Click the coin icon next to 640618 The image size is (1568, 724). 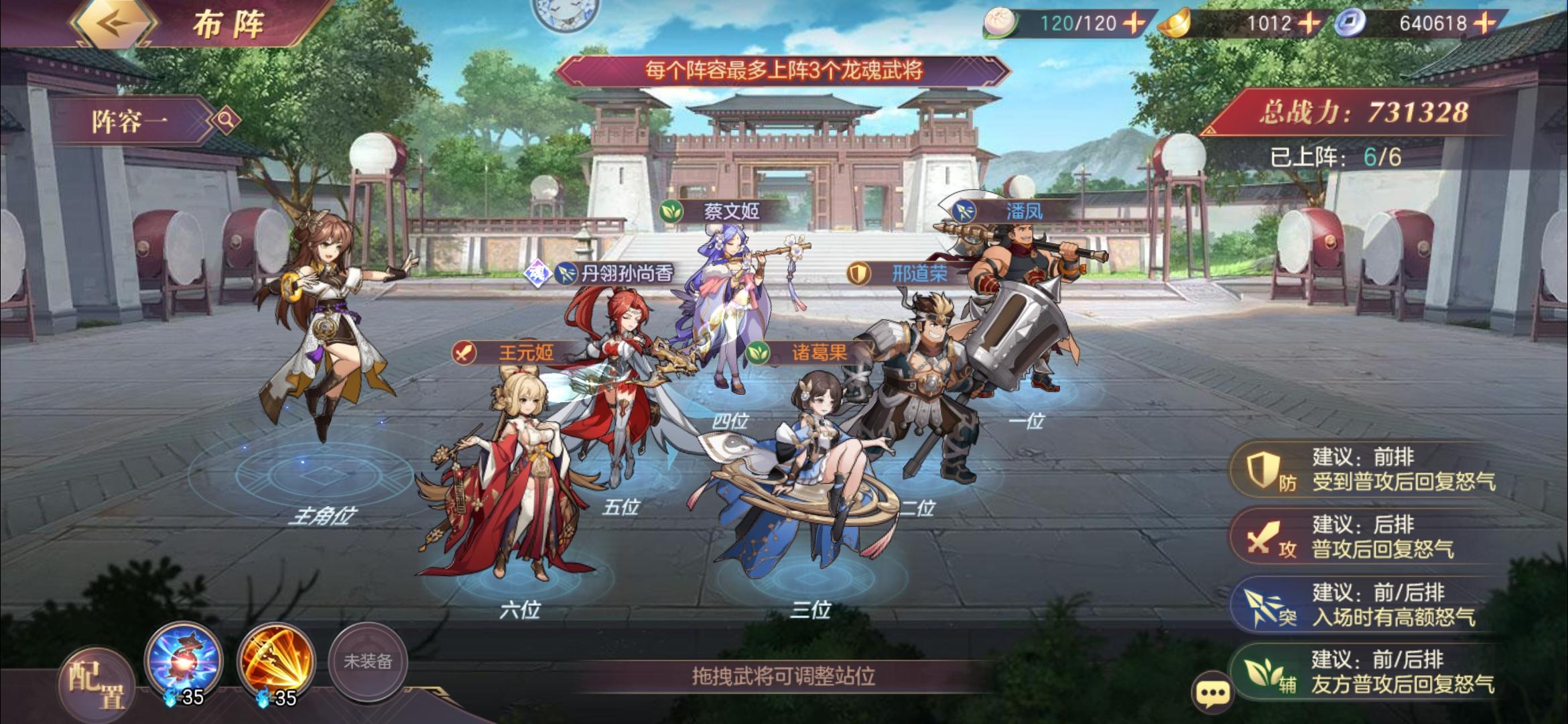(1348, 23)
